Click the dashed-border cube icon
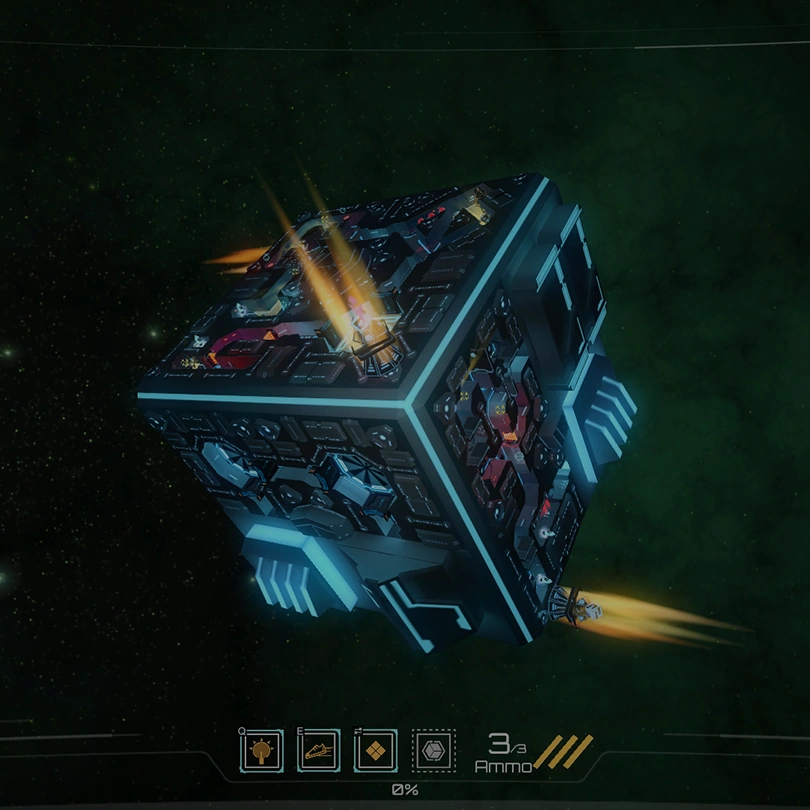810x810 pixels. point(433,750)
